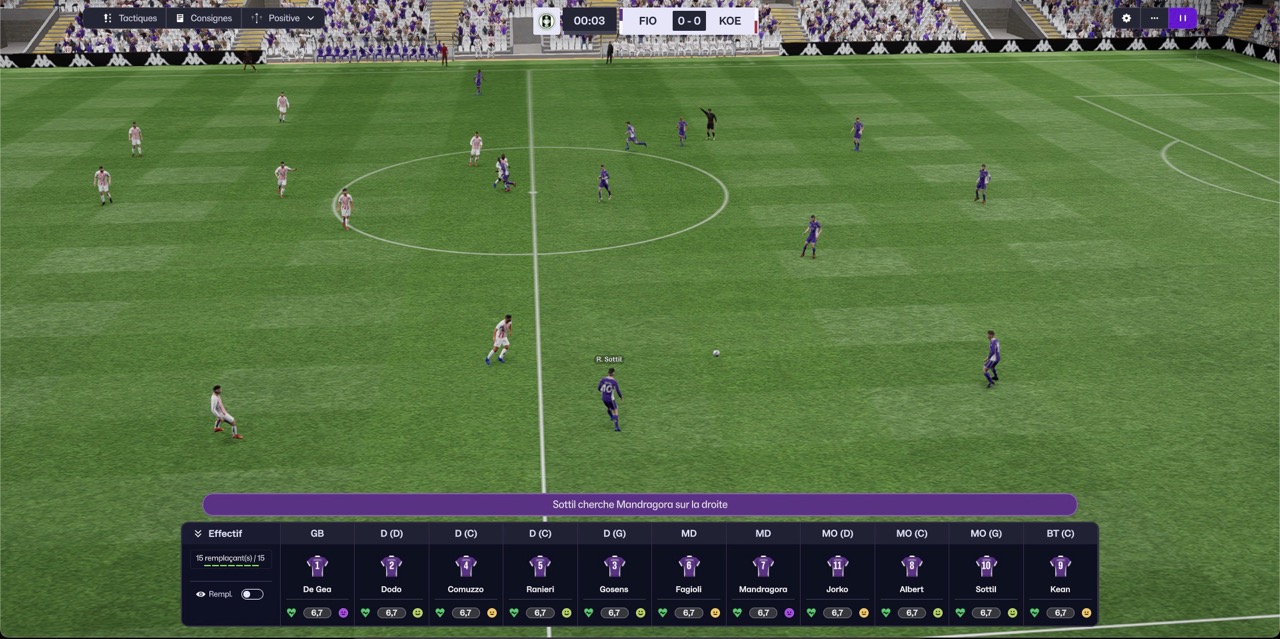Select right-back Dodo's player card
Viewport: 1280px width, 639px height.
coord(391,573)
